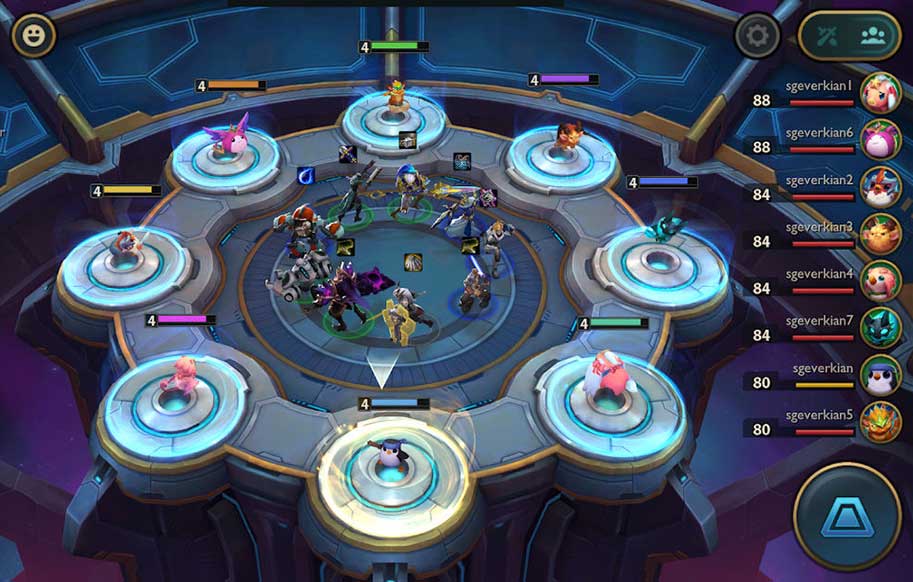
Task: Switch to the crossed swords view
Action: tap(825, 37)
